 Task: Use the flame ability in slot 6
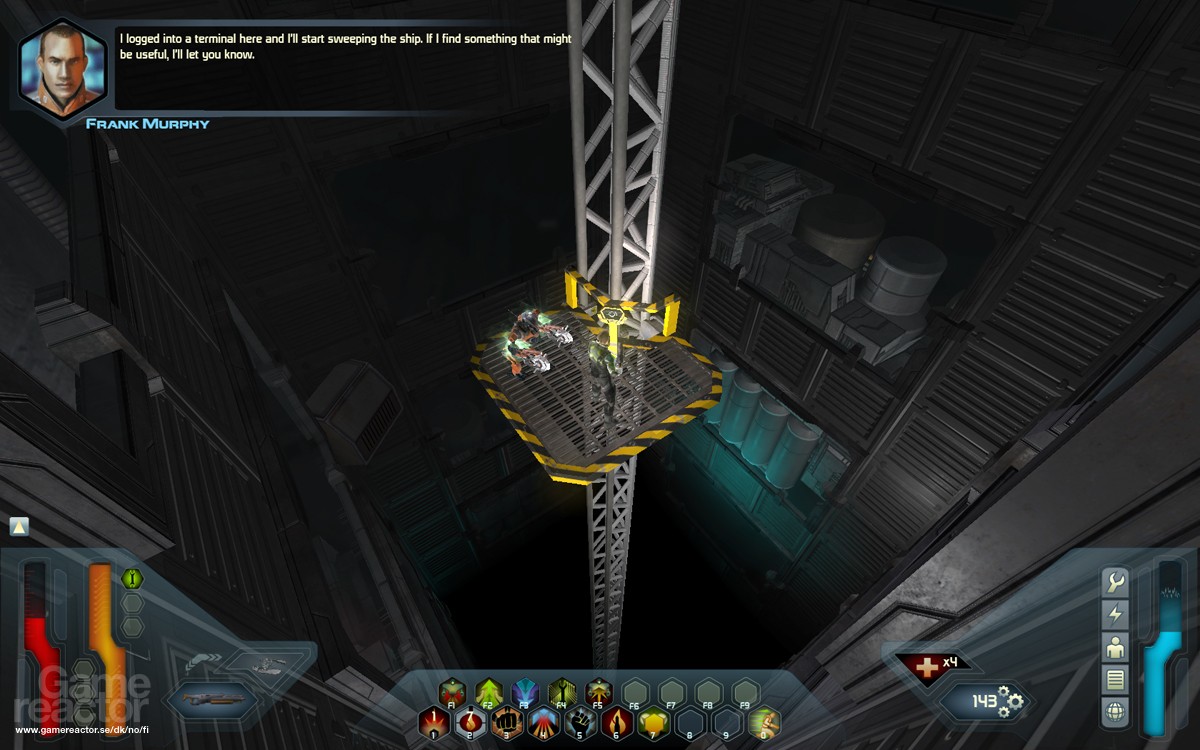(x=615, y=722)
